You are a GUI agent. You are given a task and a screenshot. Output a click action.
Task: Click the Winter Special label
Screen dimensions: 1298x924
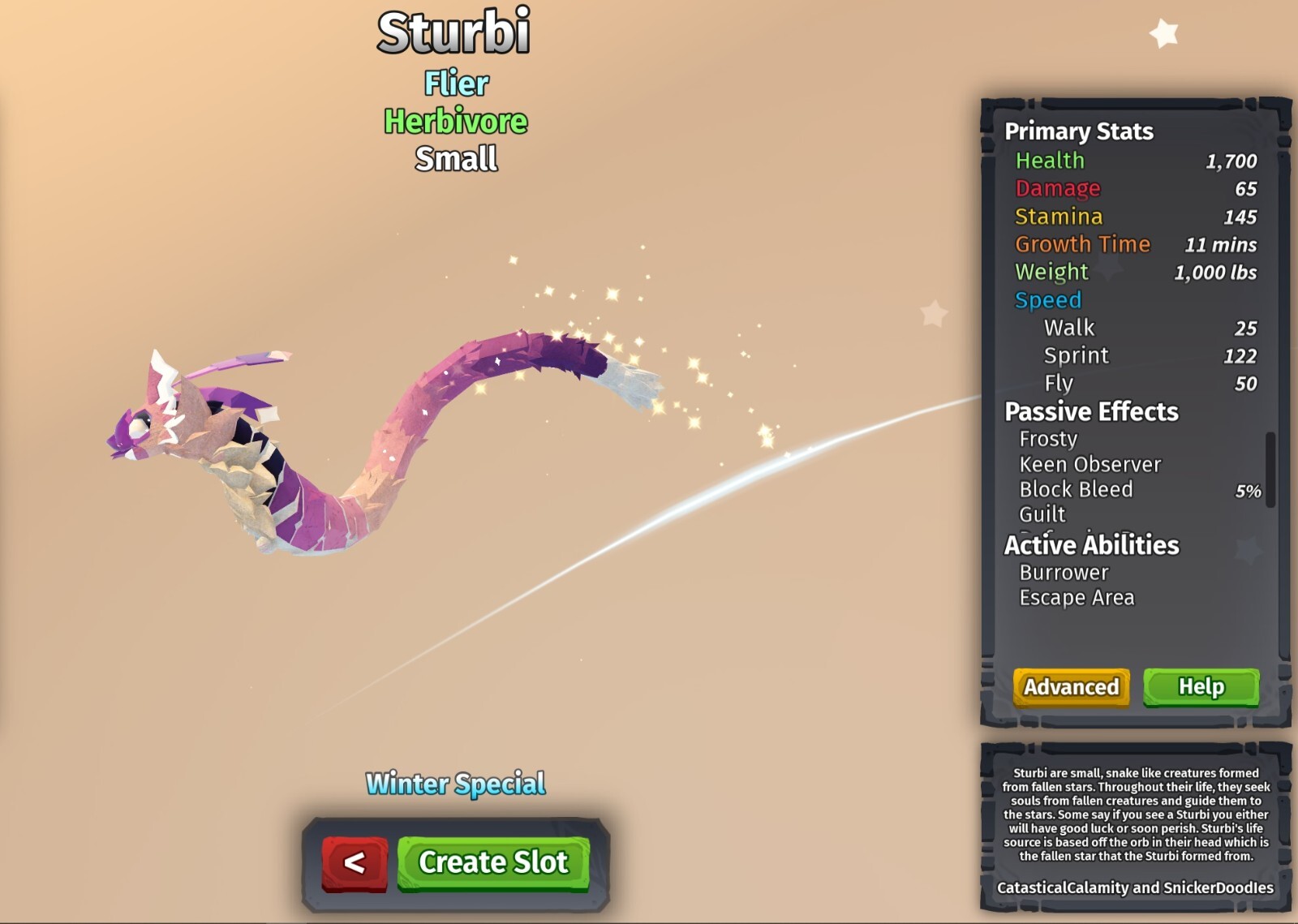coord(454,784)
